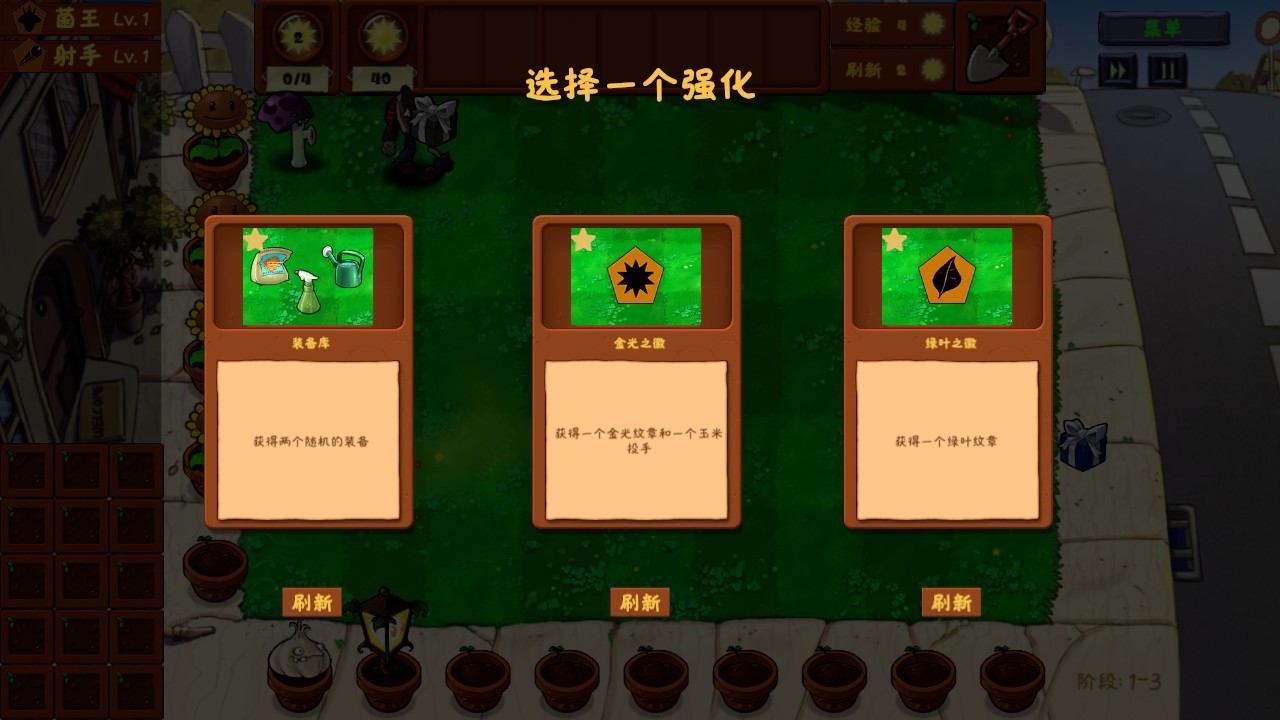Click the 0/4 sun progress counter

pos(295,77)
